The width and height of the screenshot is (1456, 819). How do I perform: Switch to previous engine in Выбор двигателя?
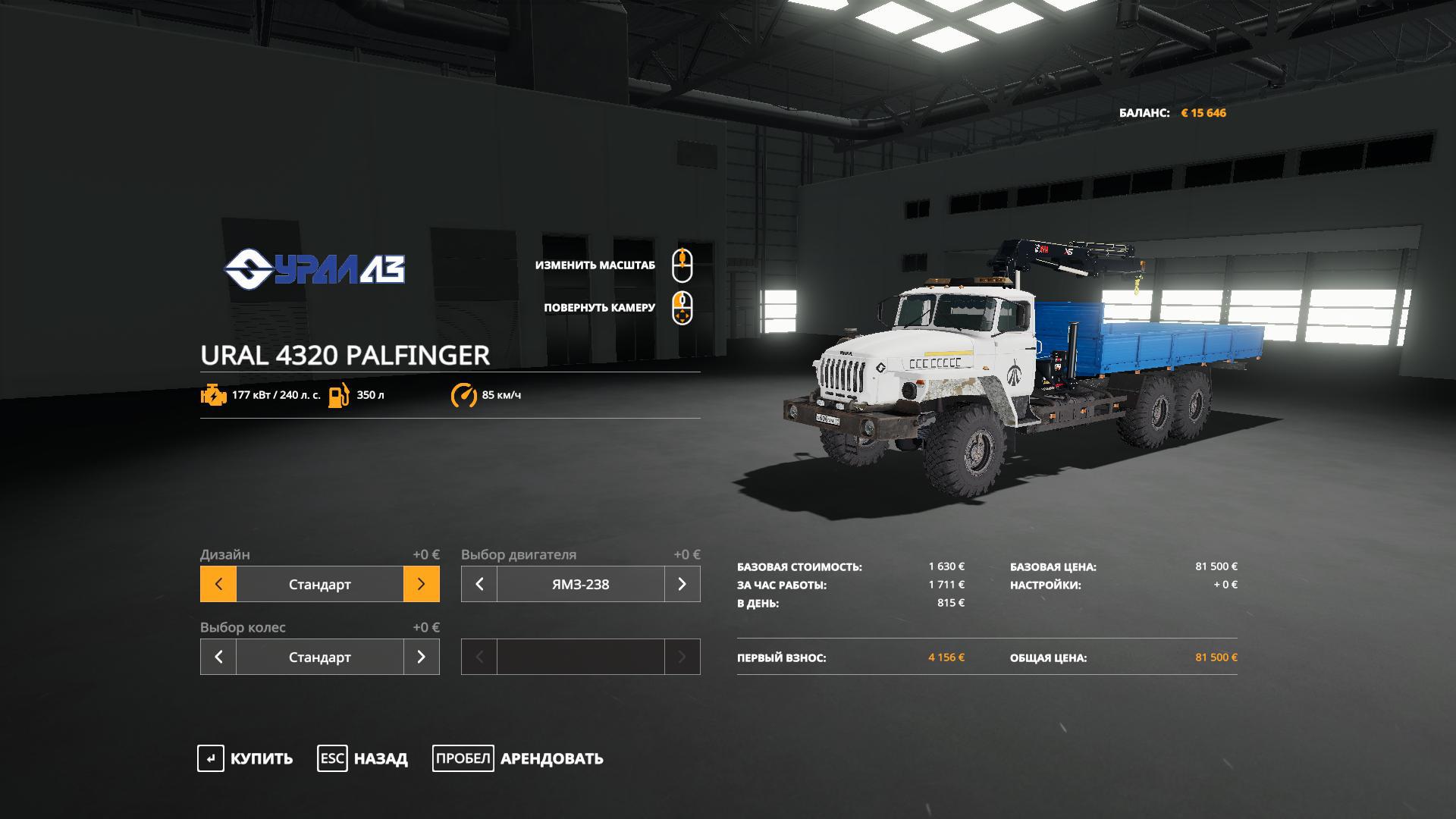479,584
